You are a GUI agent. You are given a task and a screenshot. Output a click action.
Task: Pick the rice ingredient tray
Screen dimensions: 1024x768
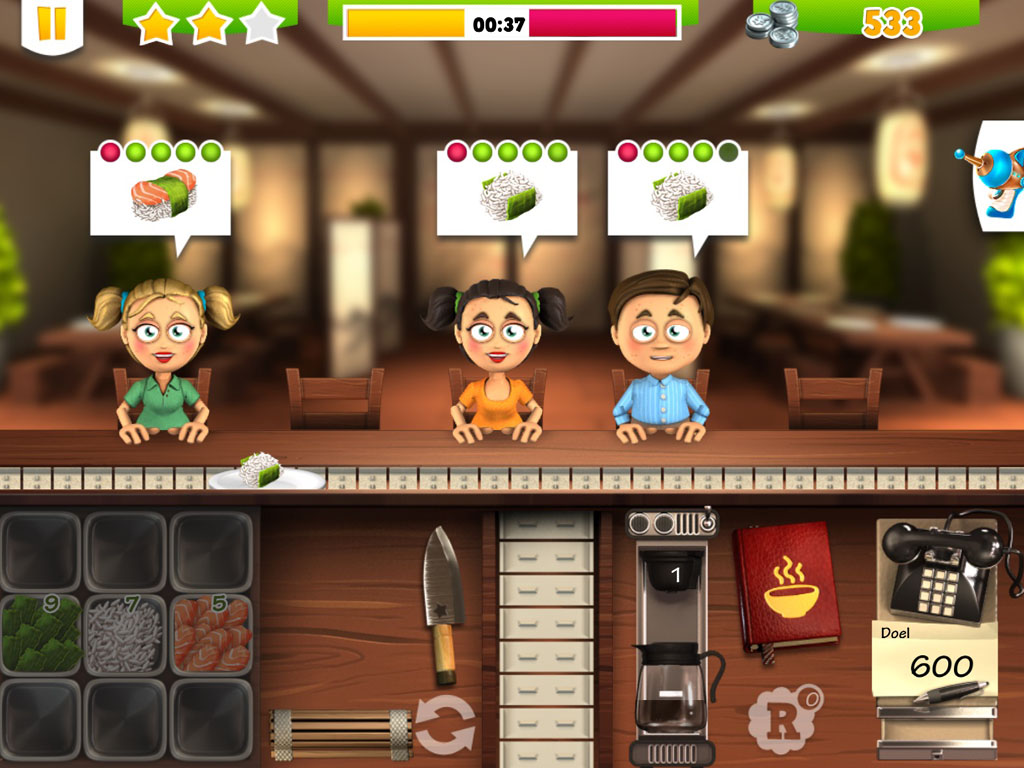126,635
